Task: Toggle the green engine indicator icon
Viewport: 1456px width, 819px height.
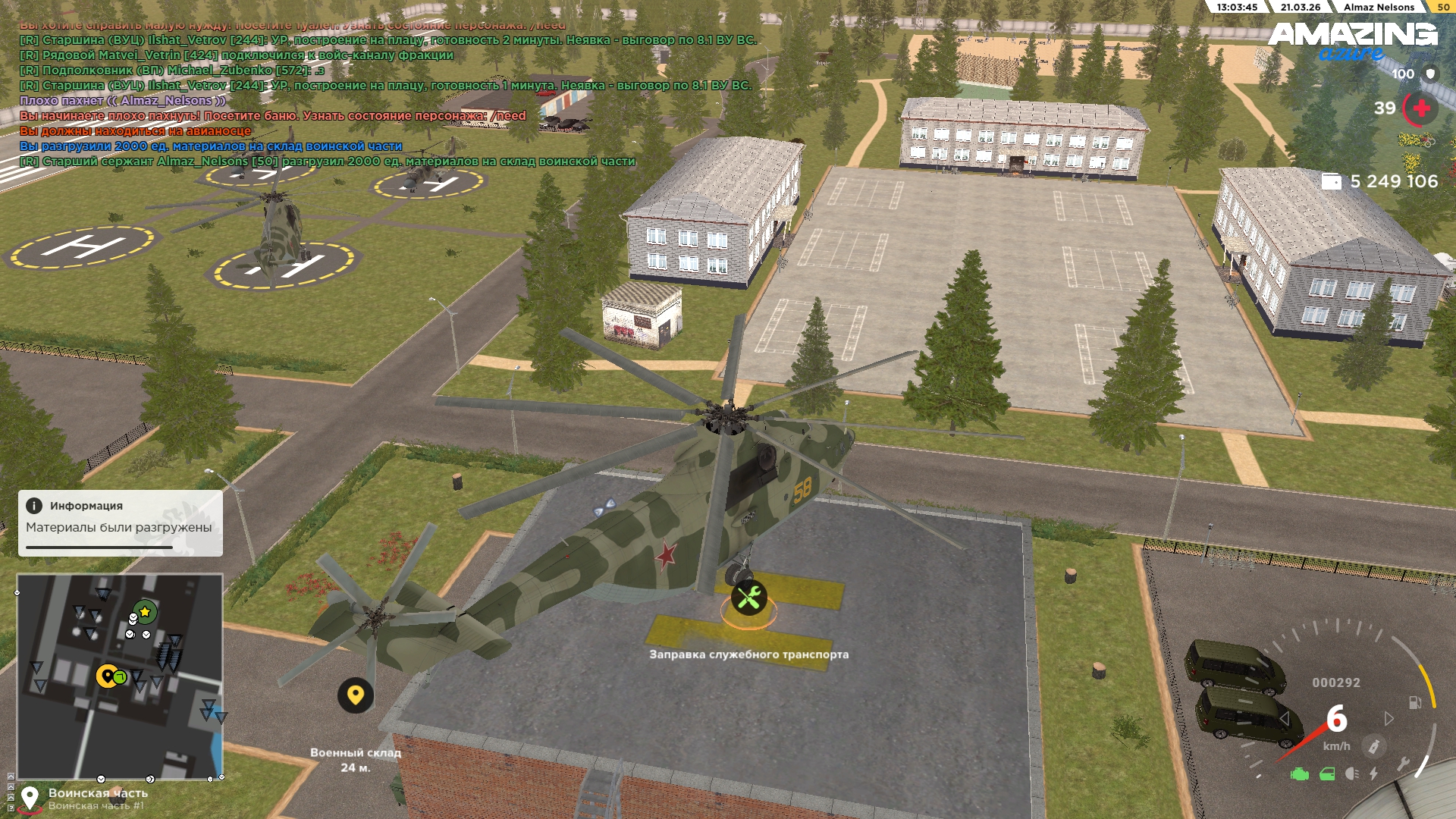Action: pos(1300,774)
